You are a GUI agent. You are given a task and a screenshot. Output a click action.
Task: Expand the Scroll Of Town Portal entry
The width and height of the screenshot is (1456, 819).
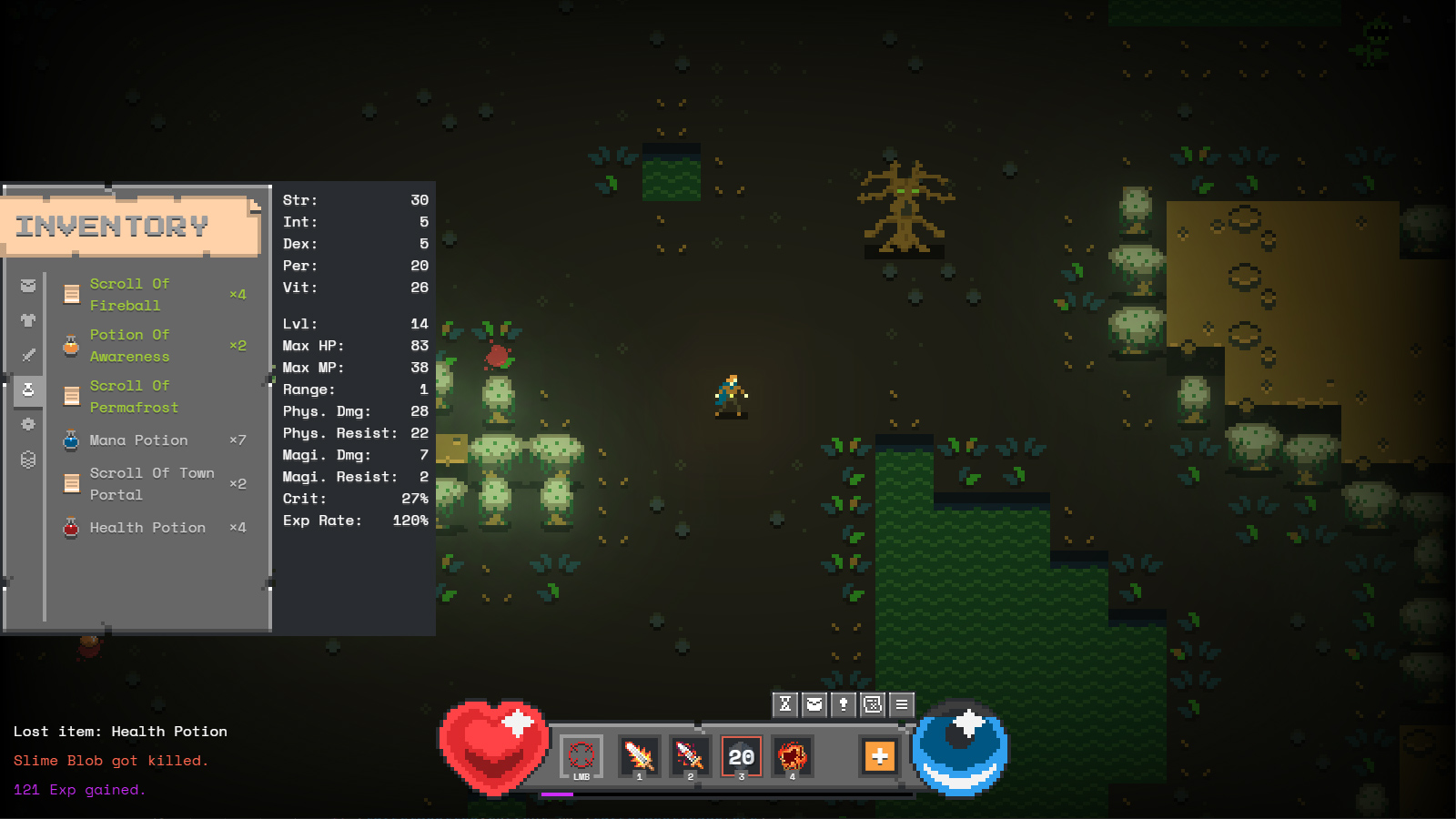(x=151, y=483)
